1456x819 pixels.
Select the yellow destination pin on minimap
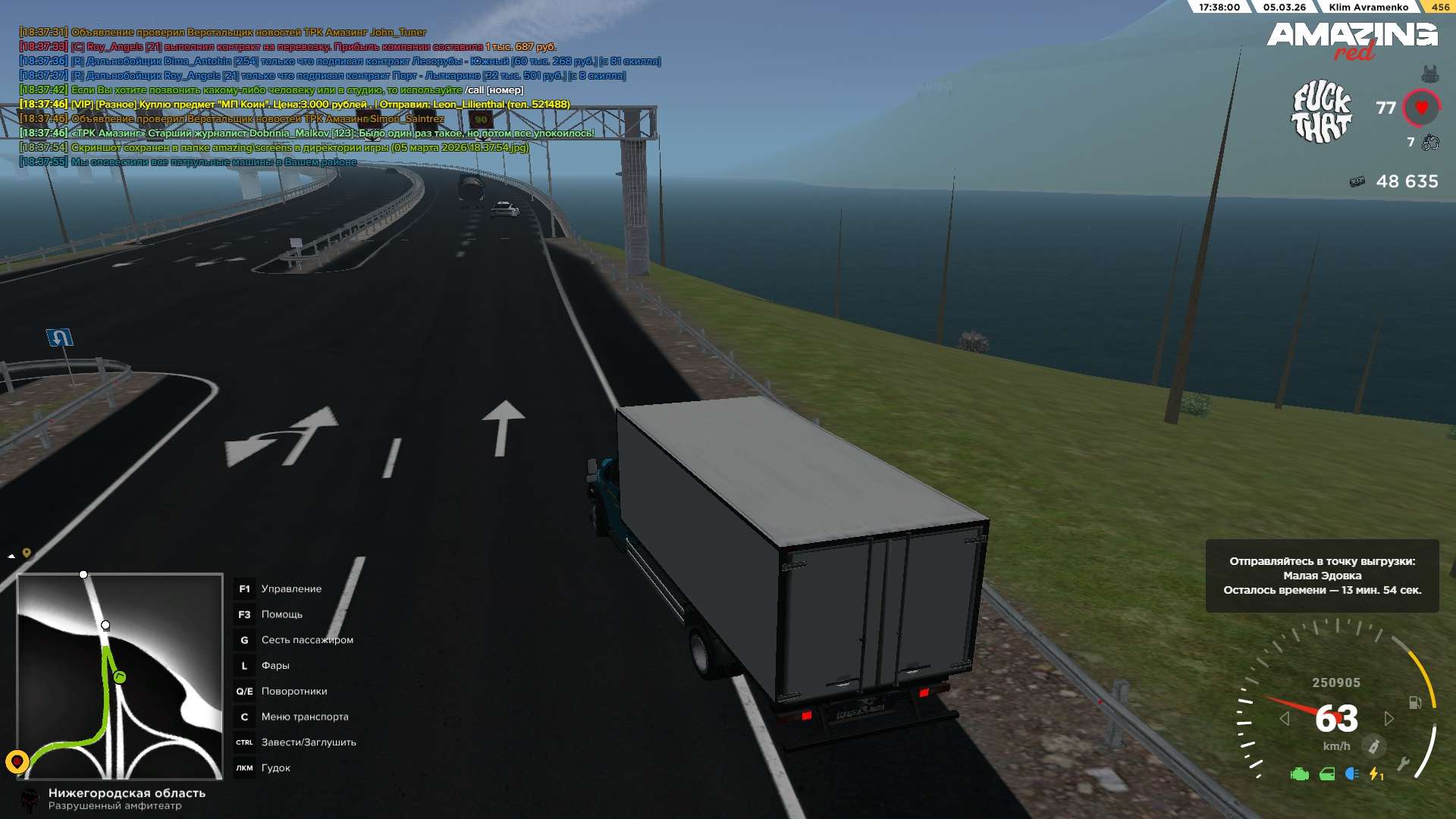pyautogui.click(x=17, y=761)
